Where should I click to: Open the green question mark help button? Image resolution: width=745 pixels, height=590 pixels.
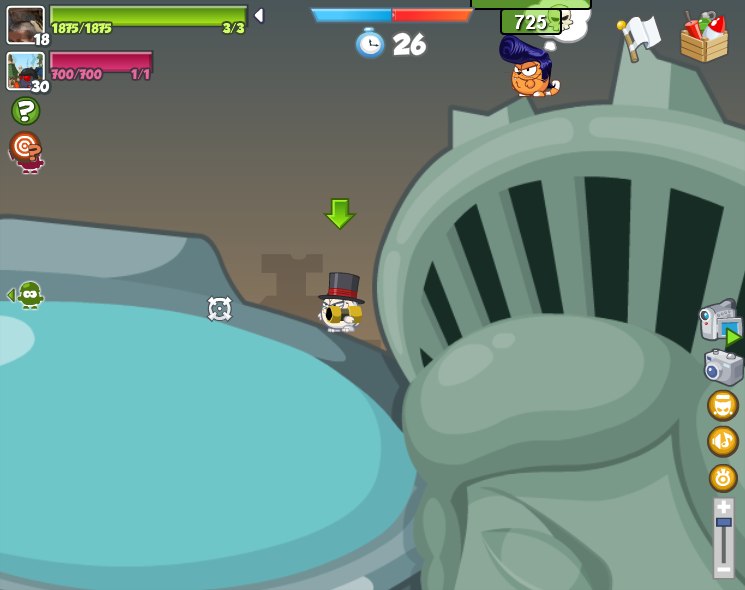(x=25, y=111)
